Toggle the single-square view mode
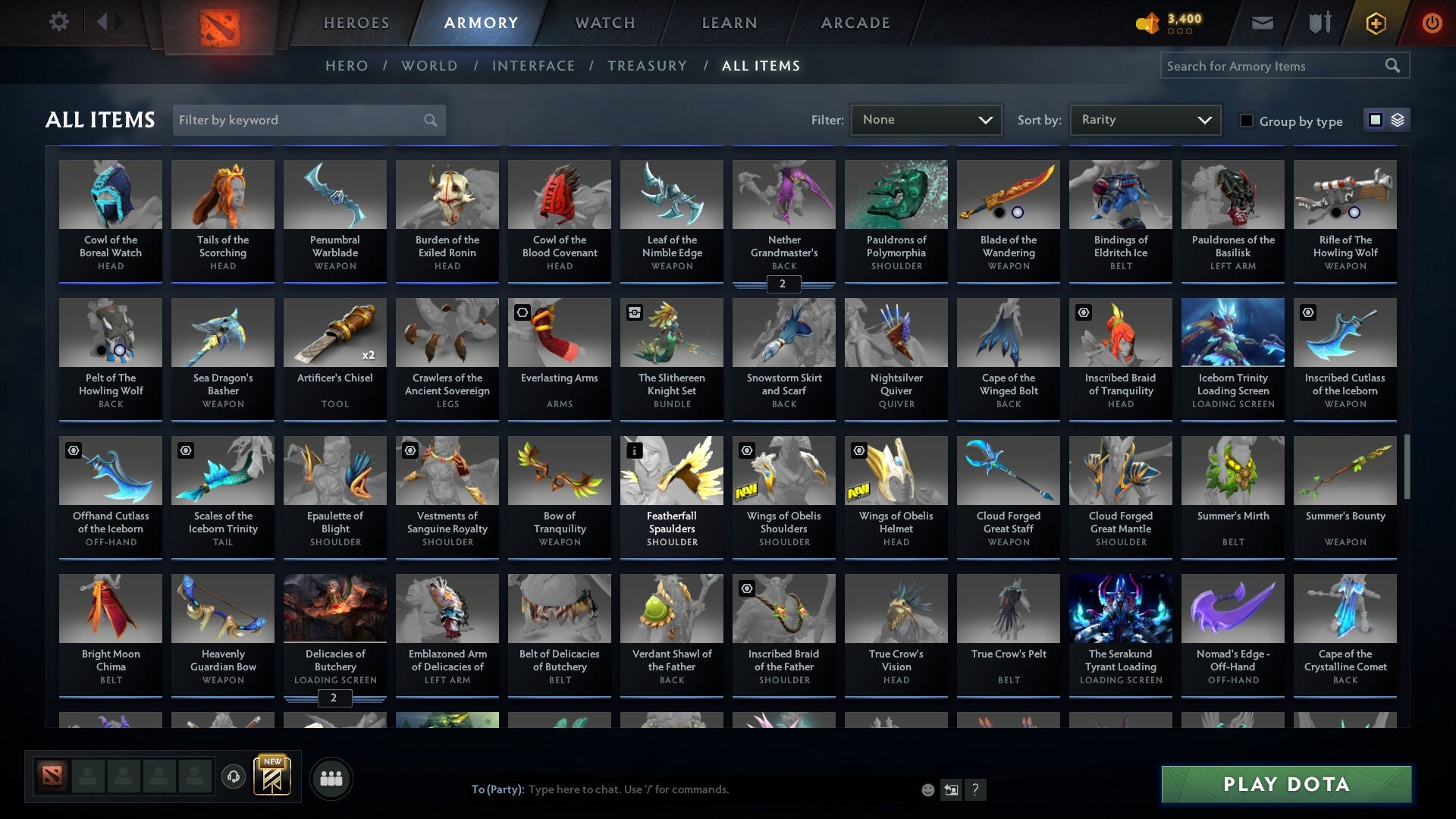 [1374, 120]
